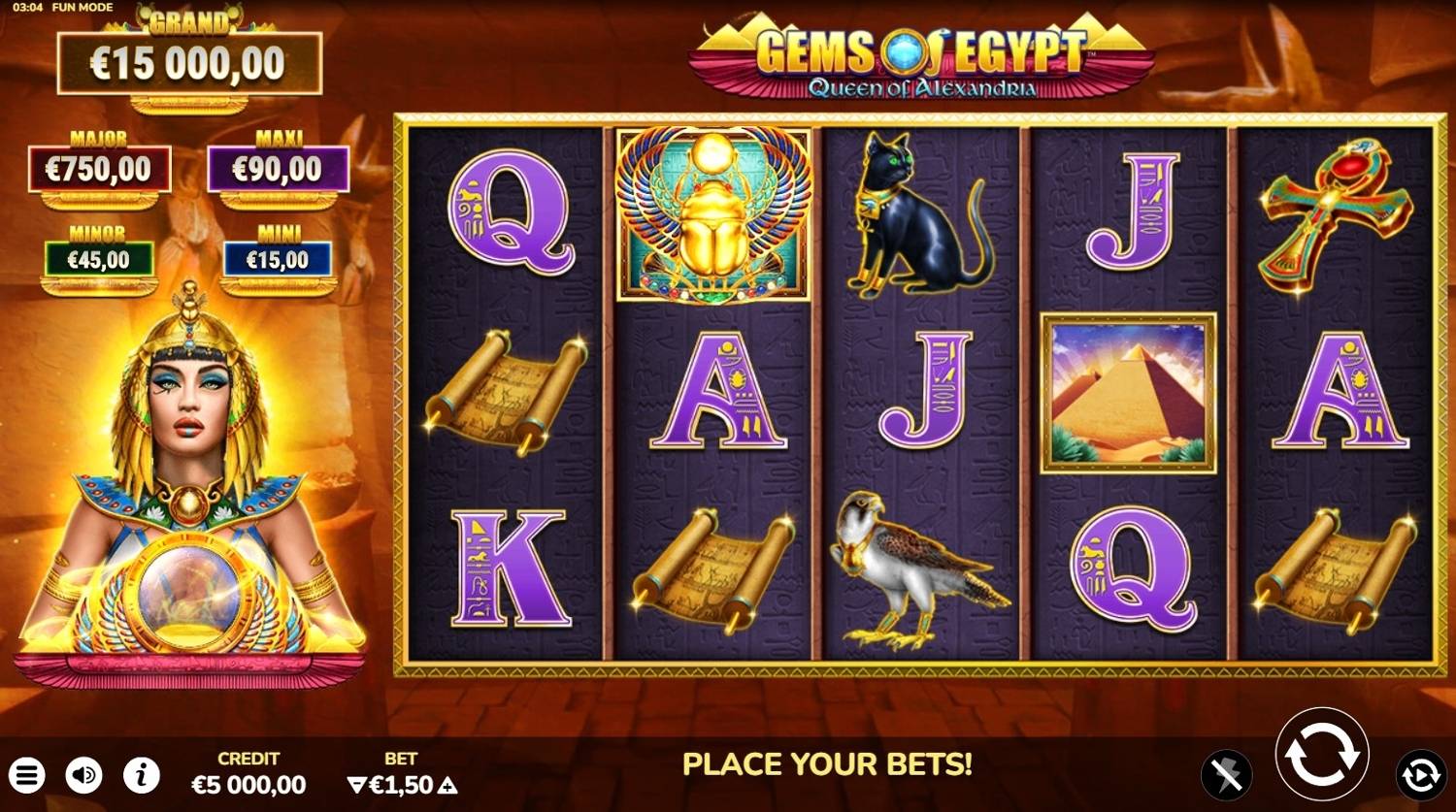This screenshot has width=1456, height=812.
Task: Enable turbo spin with the lightning icon
Action: coord(1229,775)
